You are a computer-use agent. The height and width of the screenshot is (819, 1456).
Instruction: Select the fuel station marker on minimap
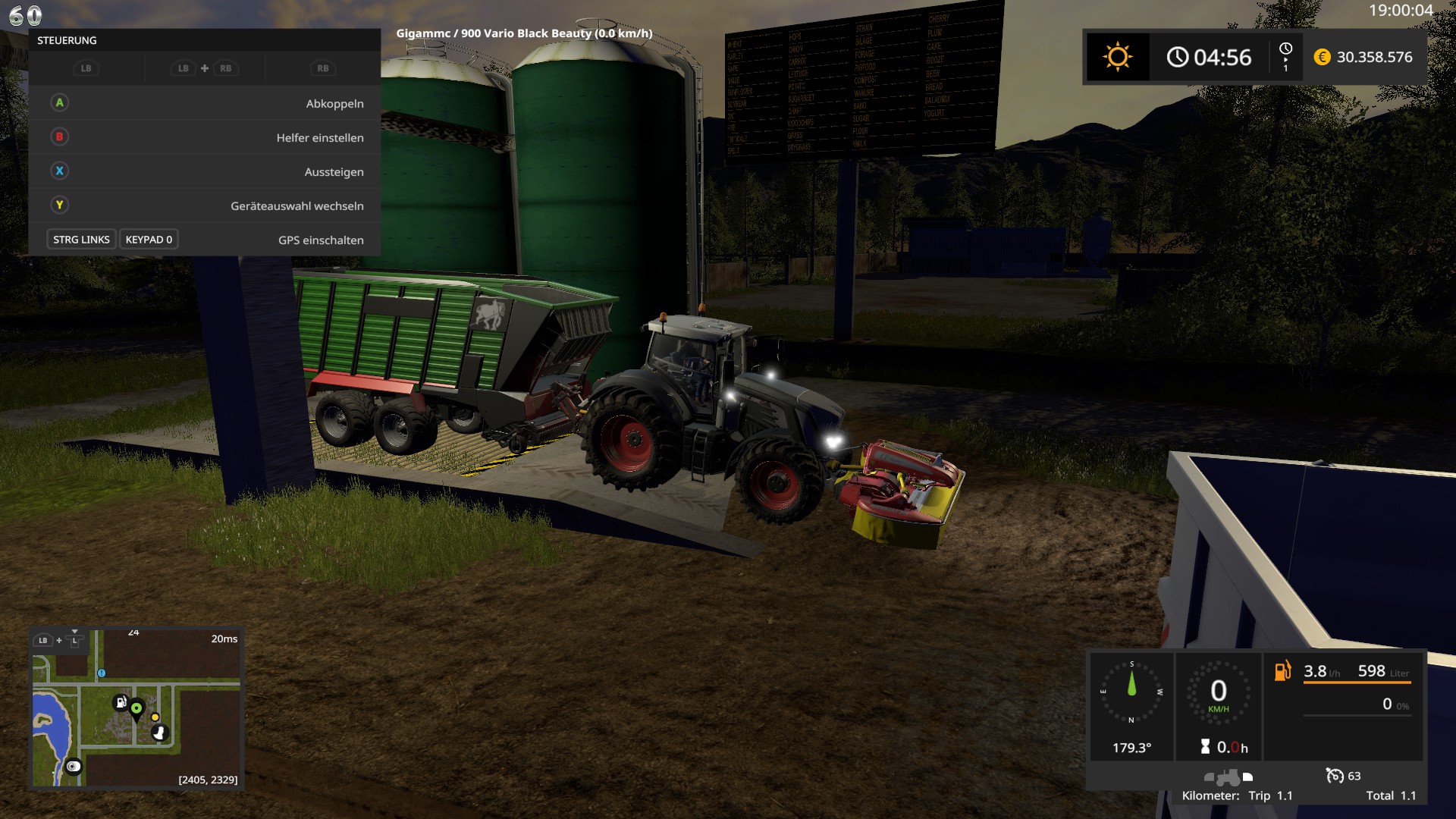point(121,702)
